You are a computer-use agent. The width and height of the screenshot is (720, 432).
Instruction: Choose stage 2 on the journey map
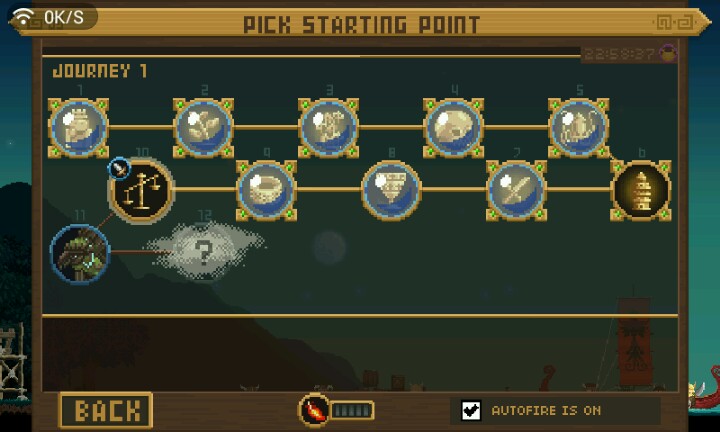tap(204, 128)
